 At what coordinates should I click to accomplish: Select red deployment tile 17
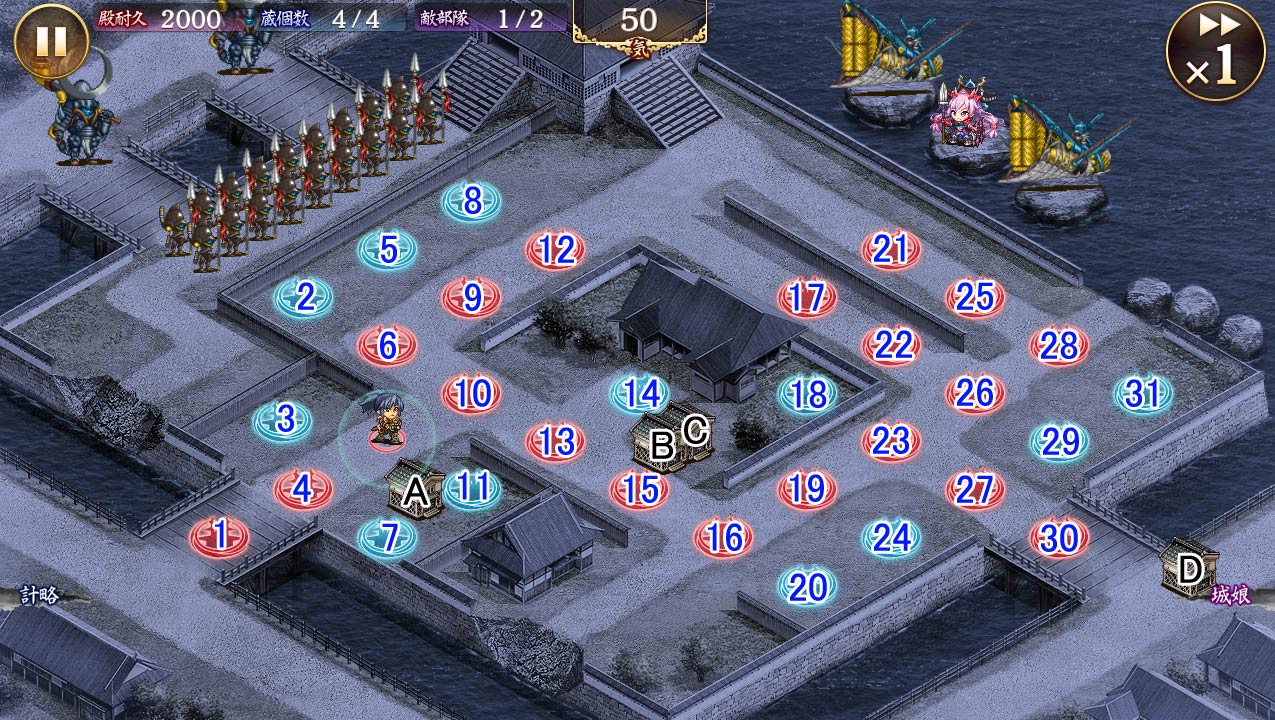click(807, 297)
